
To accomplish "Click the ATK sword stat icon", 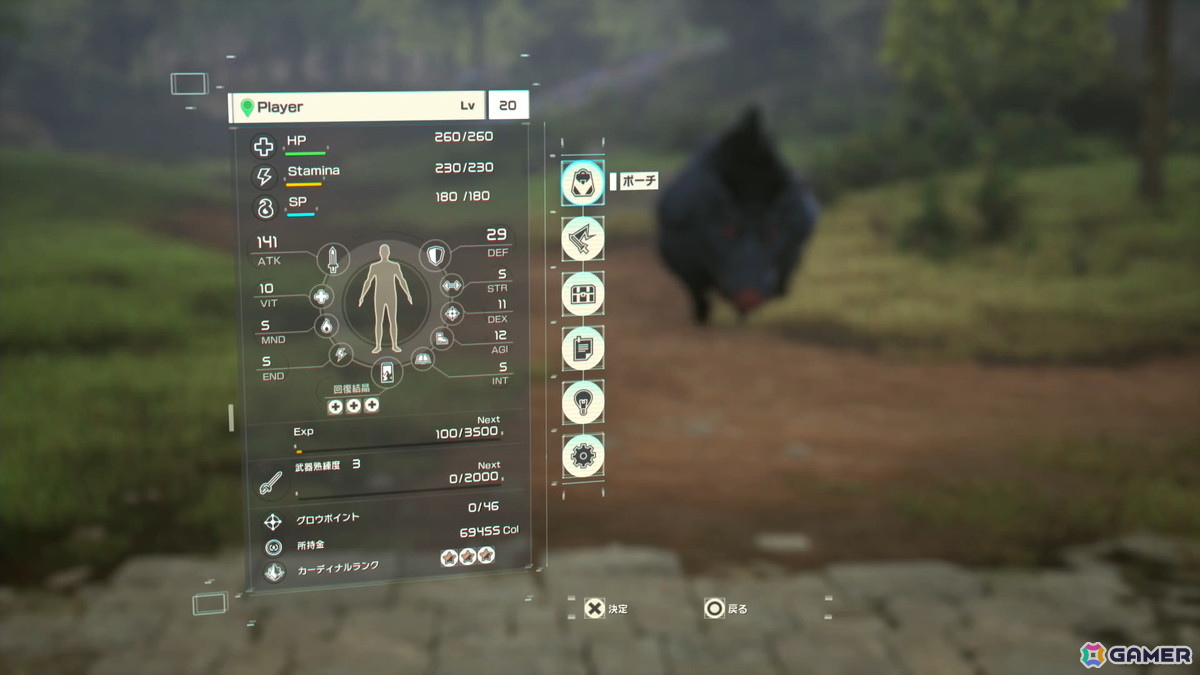I will click(332, 260).
